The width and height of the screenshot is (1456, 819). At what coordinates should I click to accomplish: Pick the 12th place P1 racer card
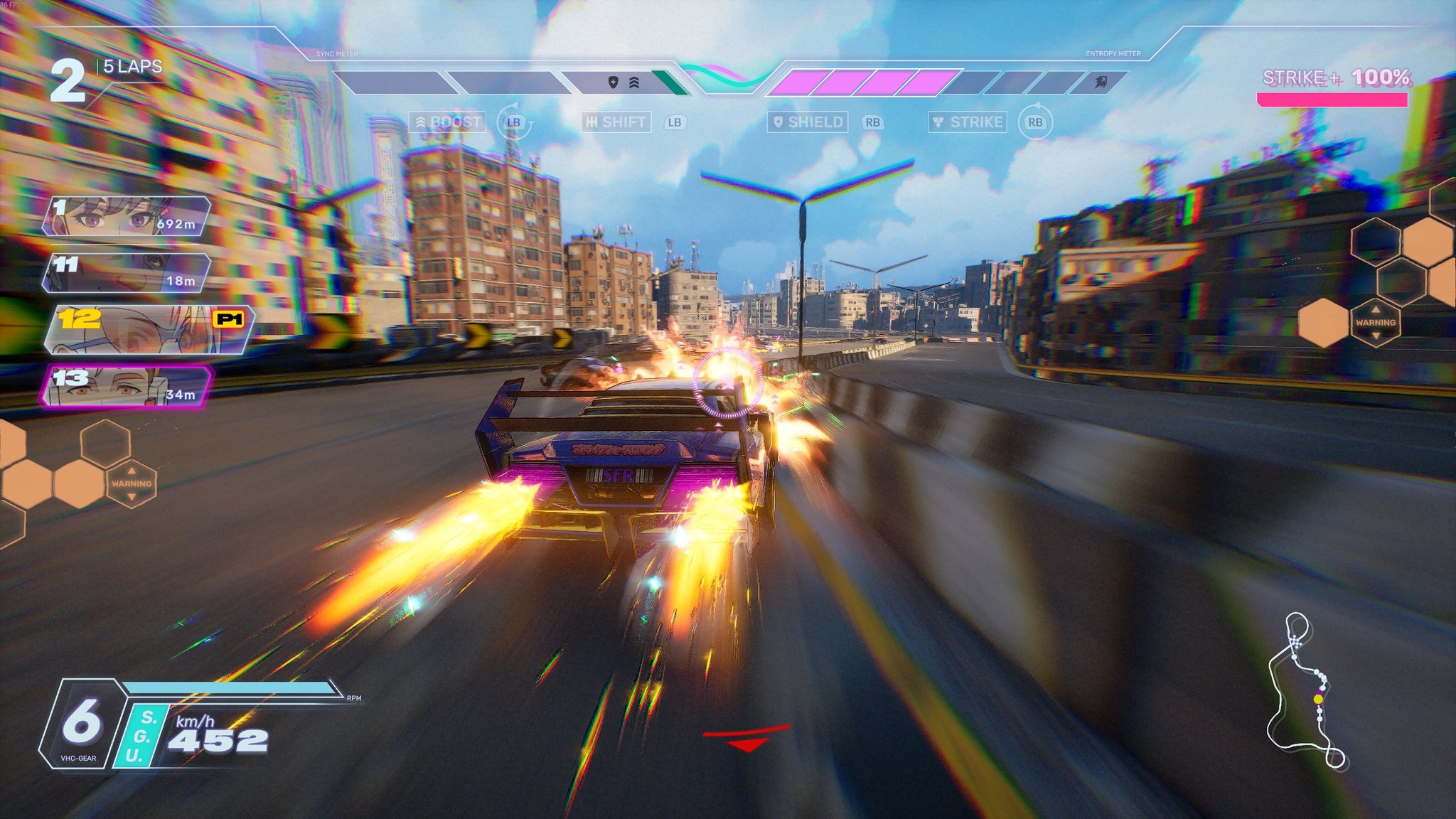point(148,330)
